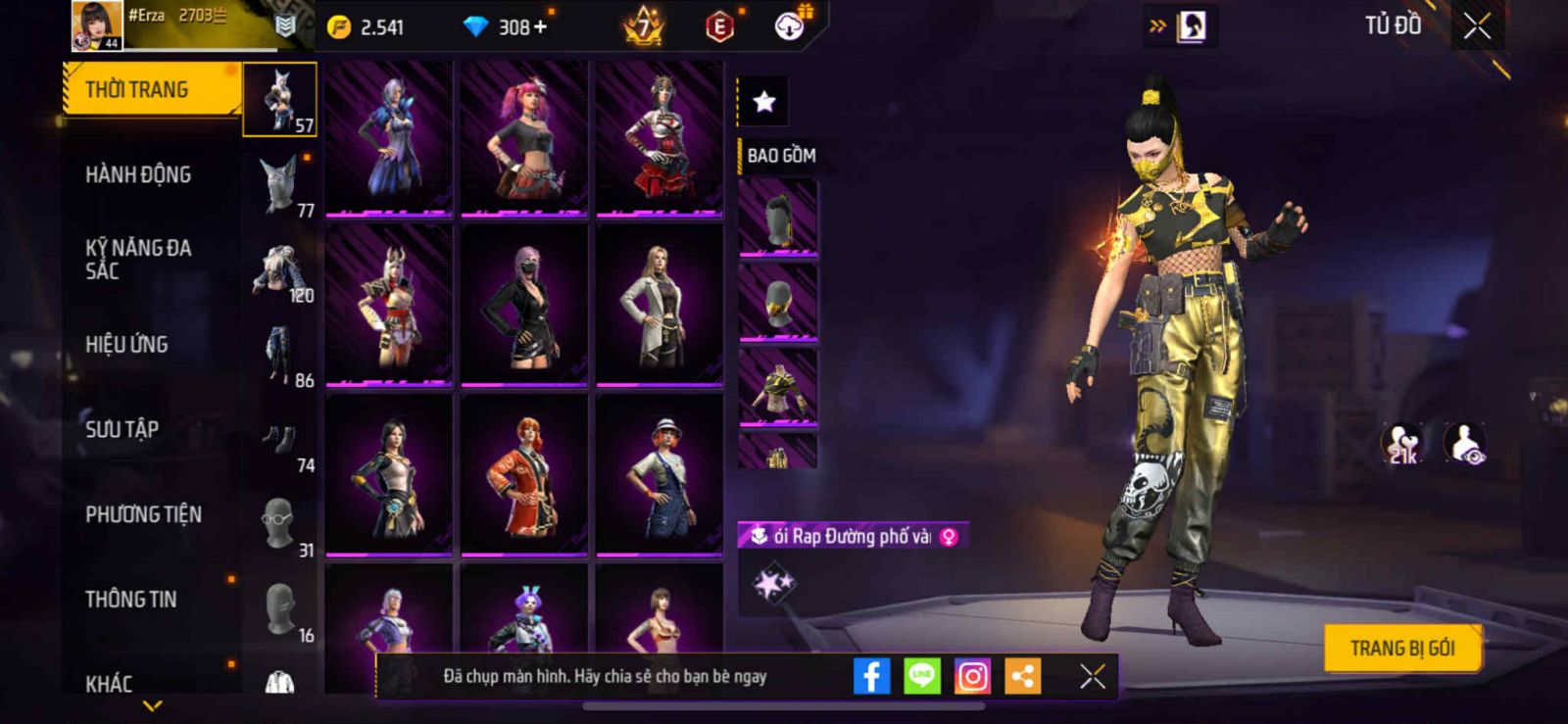Close the Tủ Đồ wardrobe screen
The width and height of the screenshot is (1568, 724).
[1477, 26]
